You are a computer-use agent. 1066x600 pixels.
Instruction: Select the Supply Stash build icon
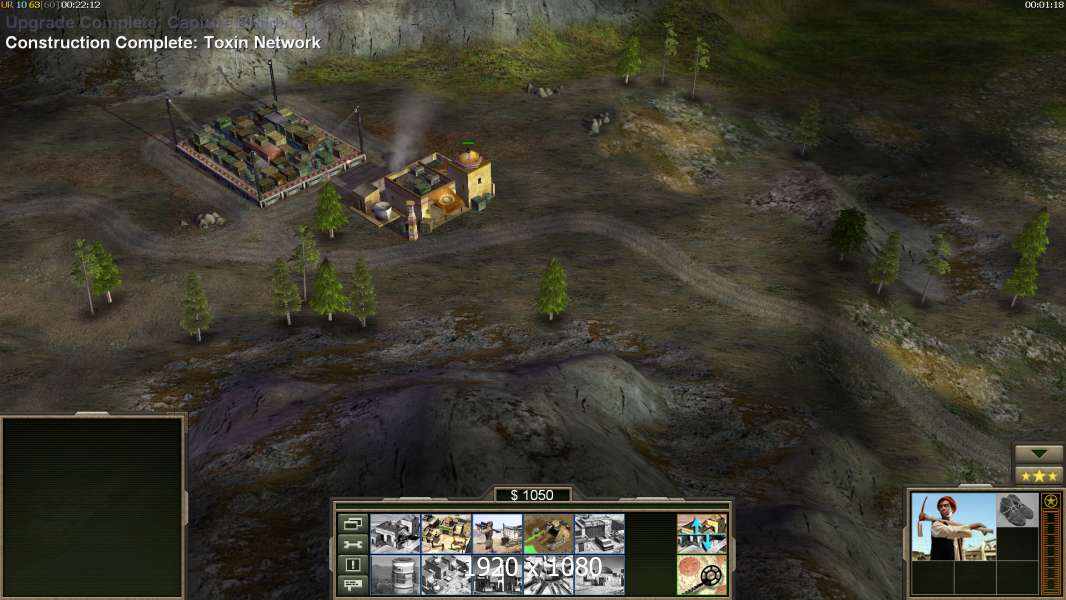click(447, 534)
